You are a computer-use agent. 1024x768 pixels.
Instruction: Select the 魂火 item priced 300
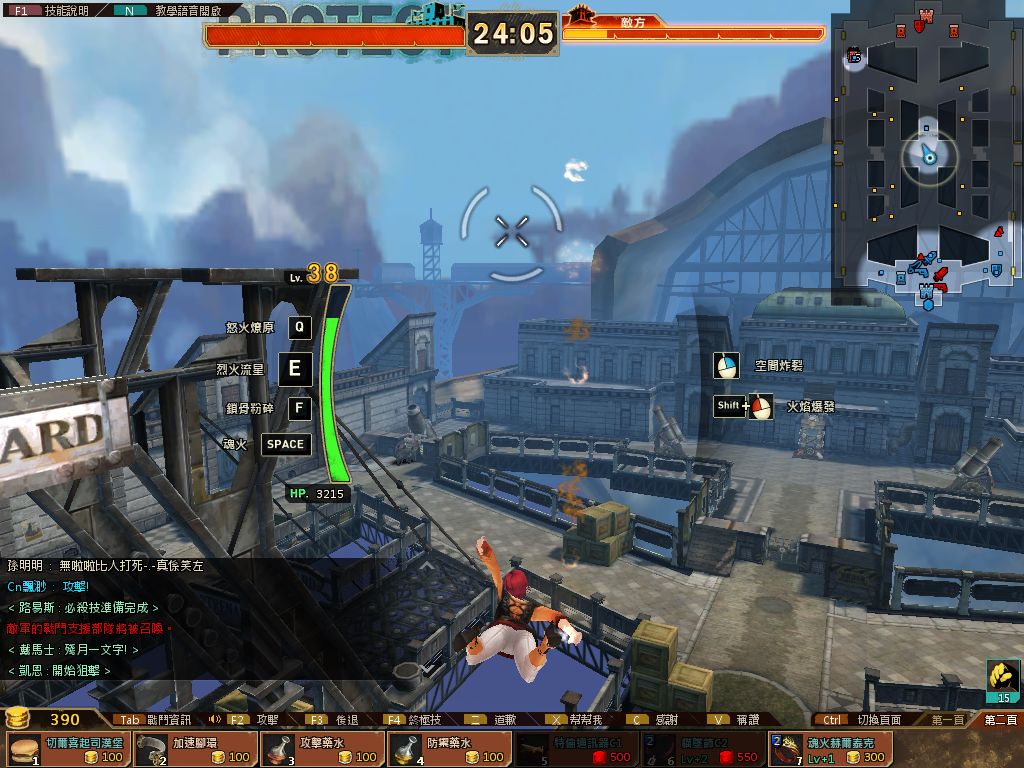pos(830,749)
